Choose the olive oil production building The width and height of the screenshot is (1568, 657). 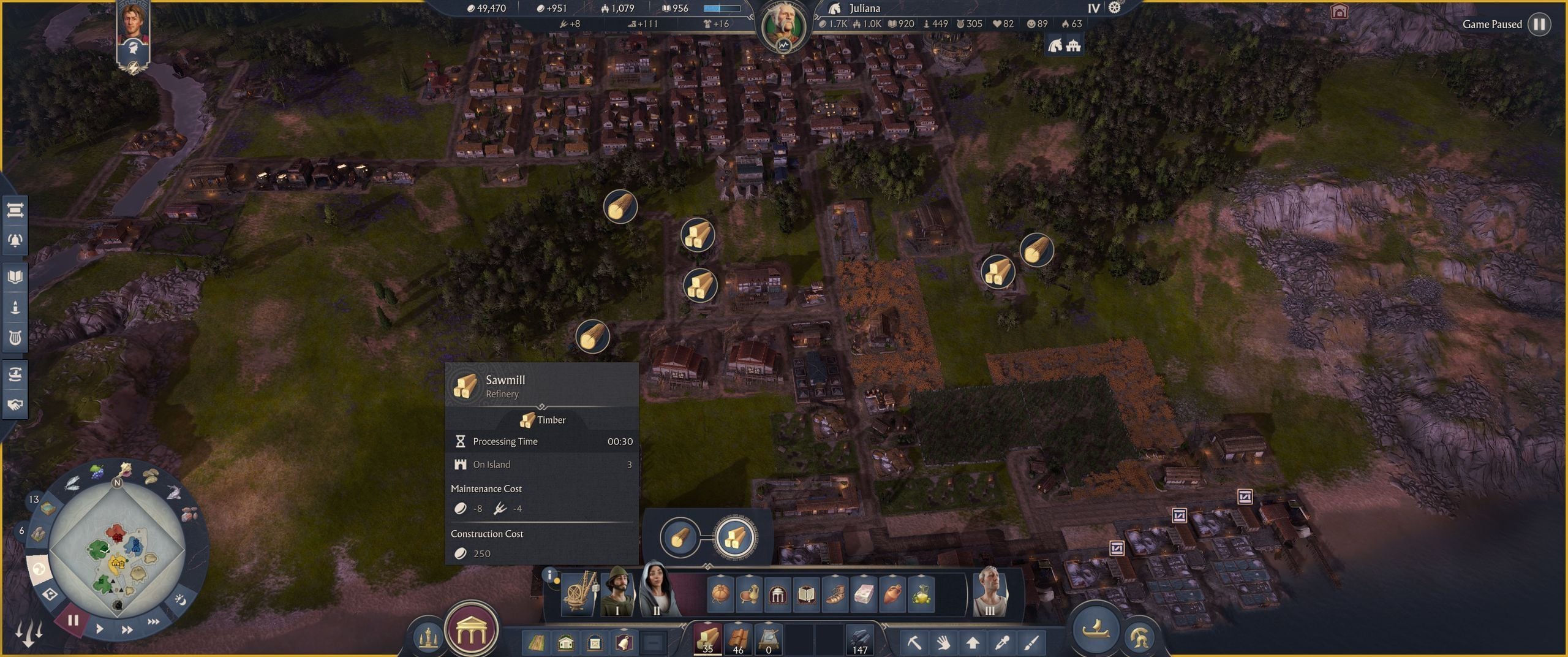pos(921,593)
